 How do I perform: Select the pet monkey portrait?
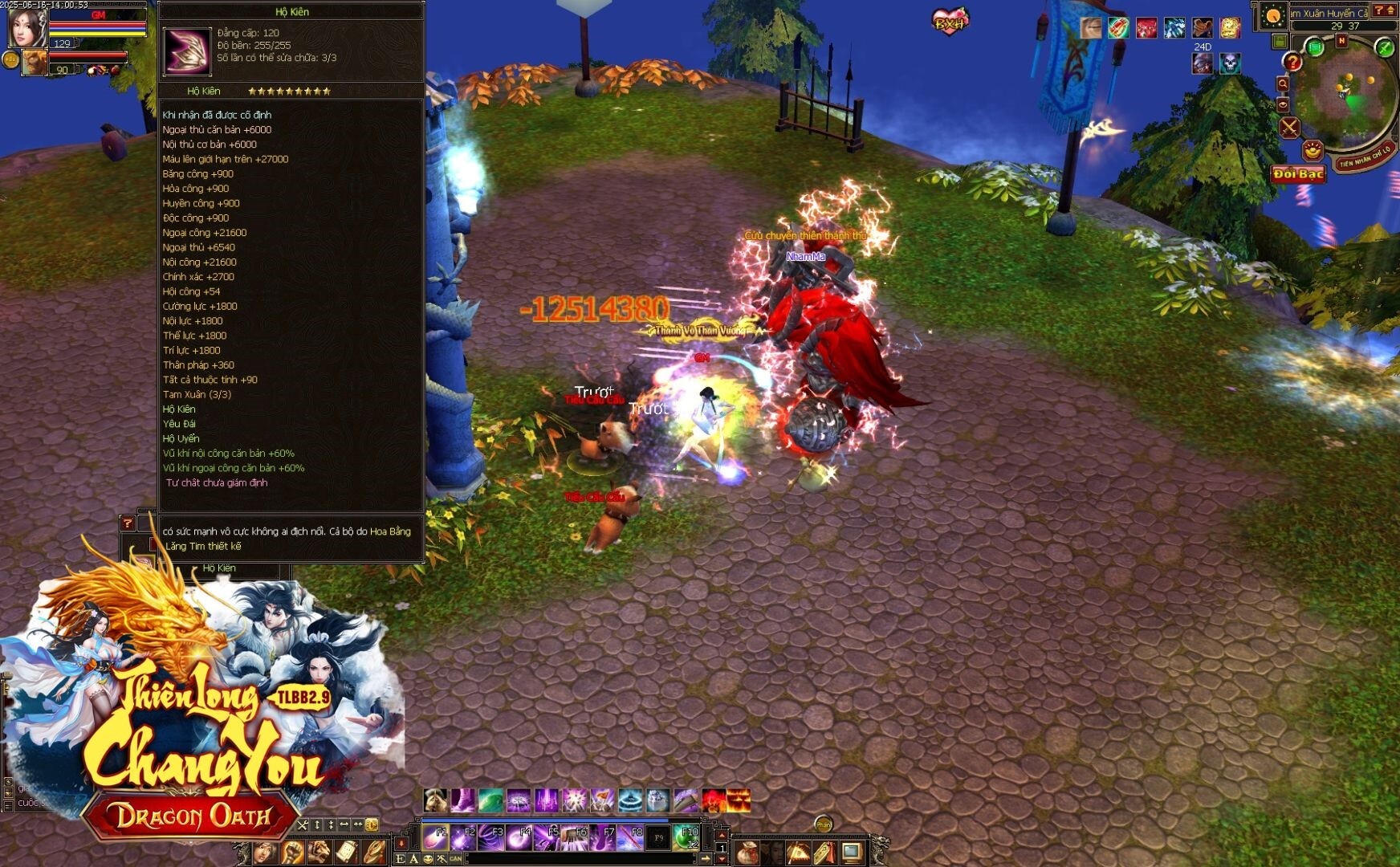[34, 63]
